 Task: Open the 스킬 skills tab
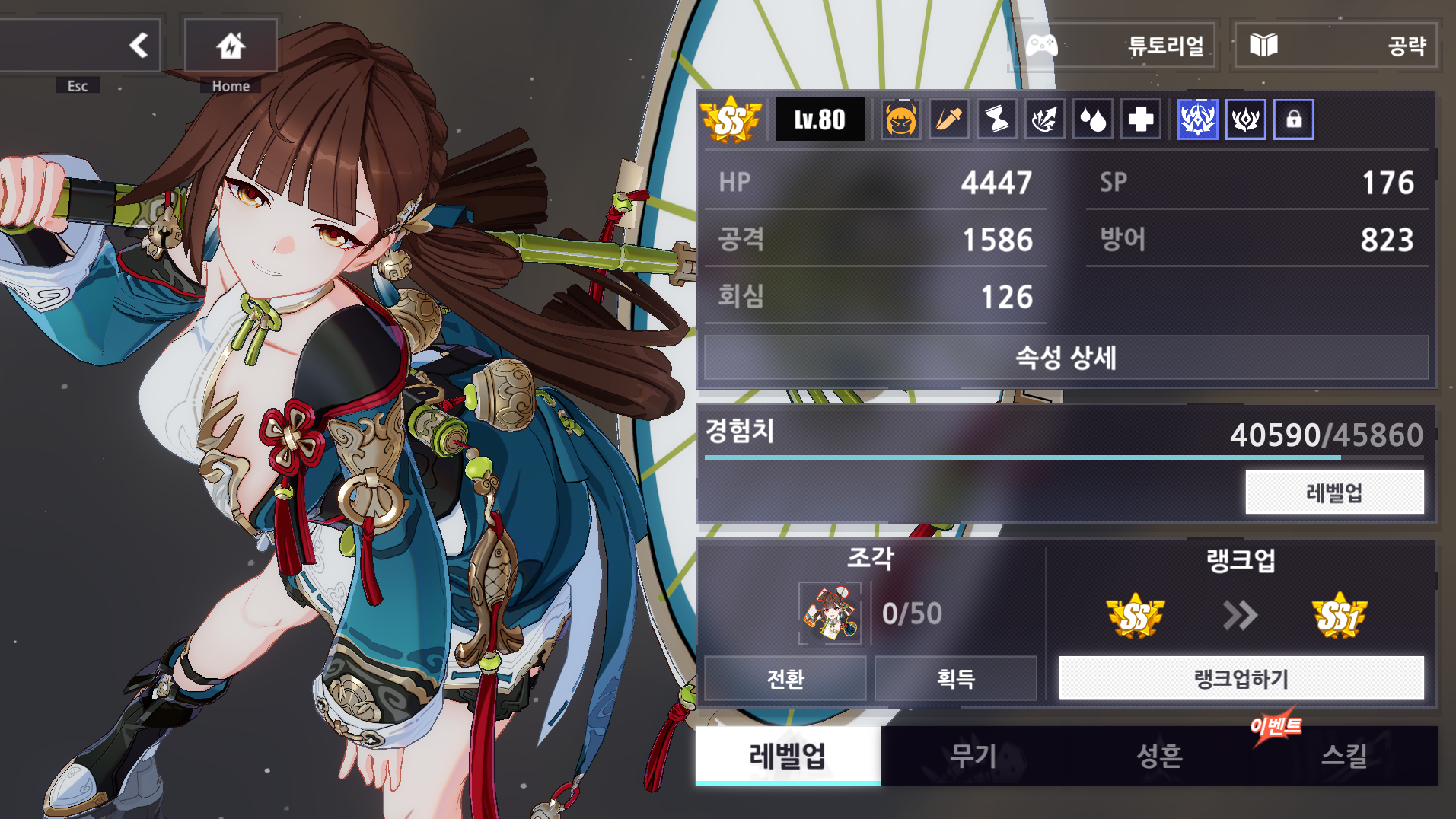coord(1344,756)
